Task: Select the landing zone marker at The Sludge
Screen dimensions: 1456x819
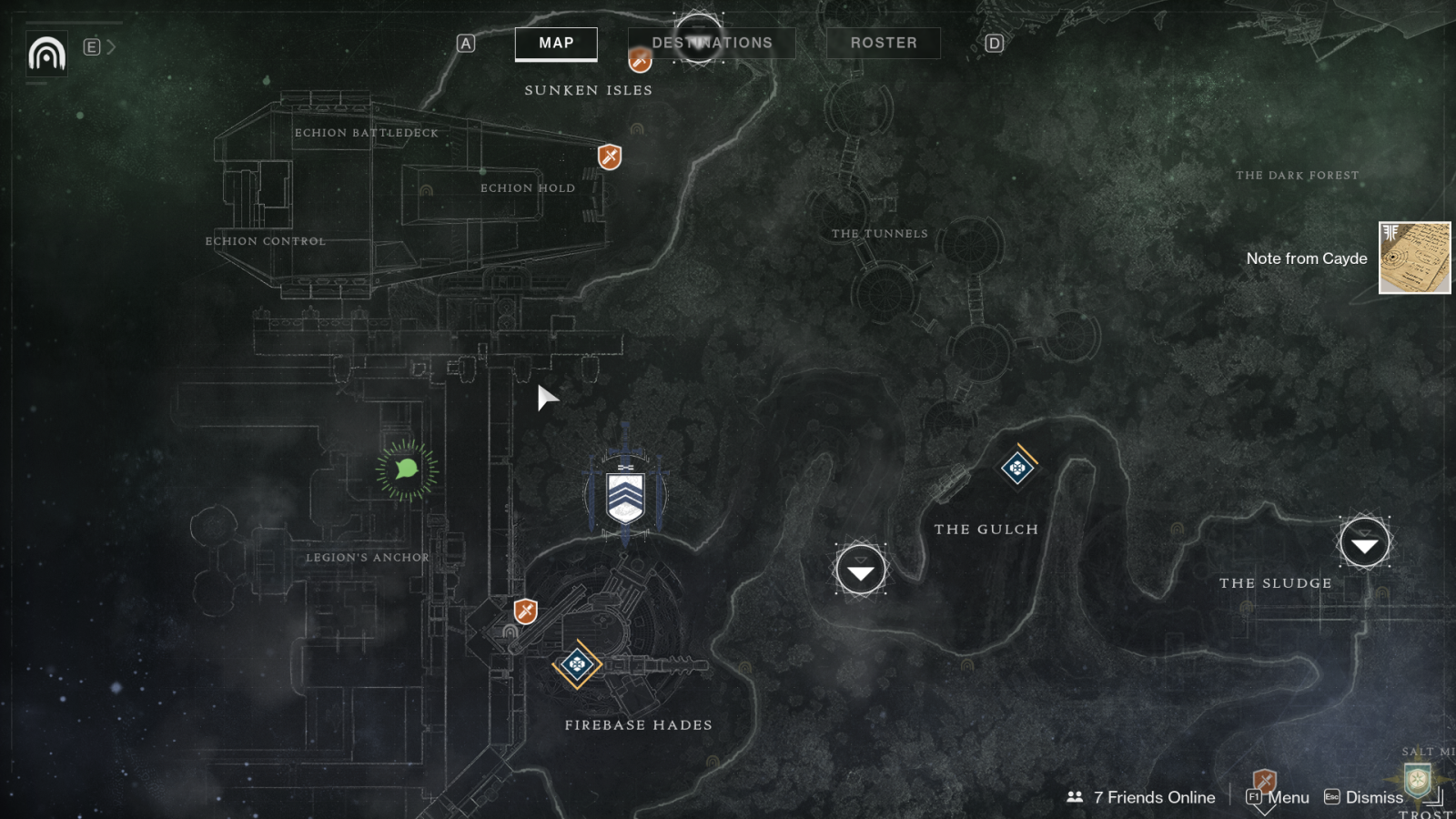Action: (x=1364, y=543)
